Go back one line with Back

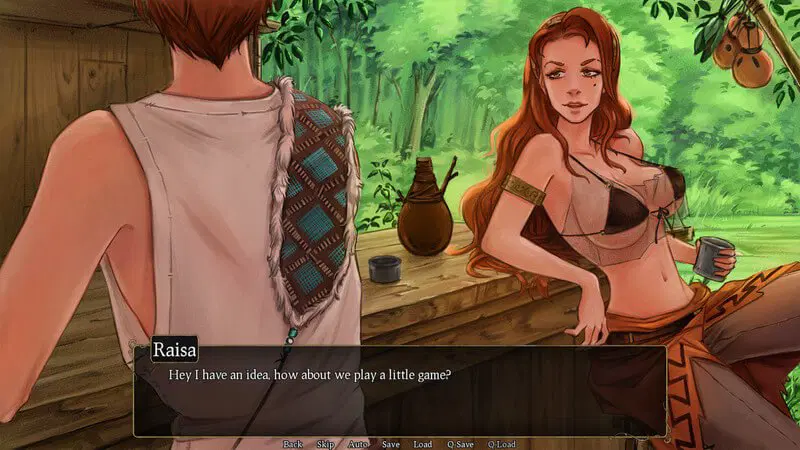click(293, 443)
